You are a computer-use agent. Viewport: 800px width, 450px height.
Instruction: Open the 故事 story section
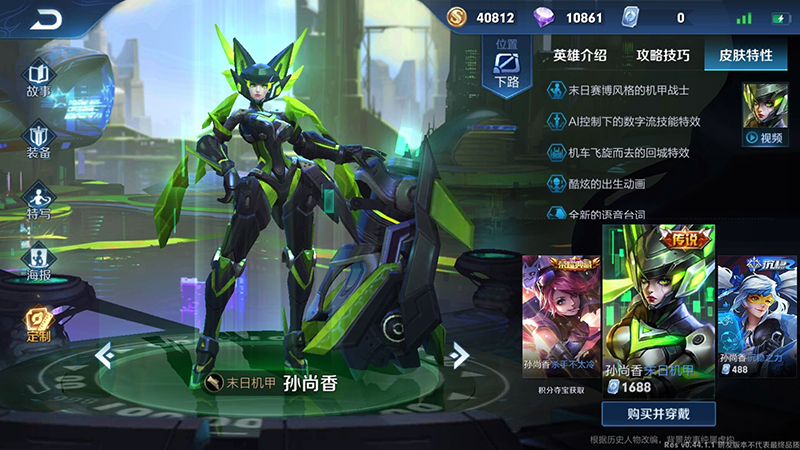39,78
